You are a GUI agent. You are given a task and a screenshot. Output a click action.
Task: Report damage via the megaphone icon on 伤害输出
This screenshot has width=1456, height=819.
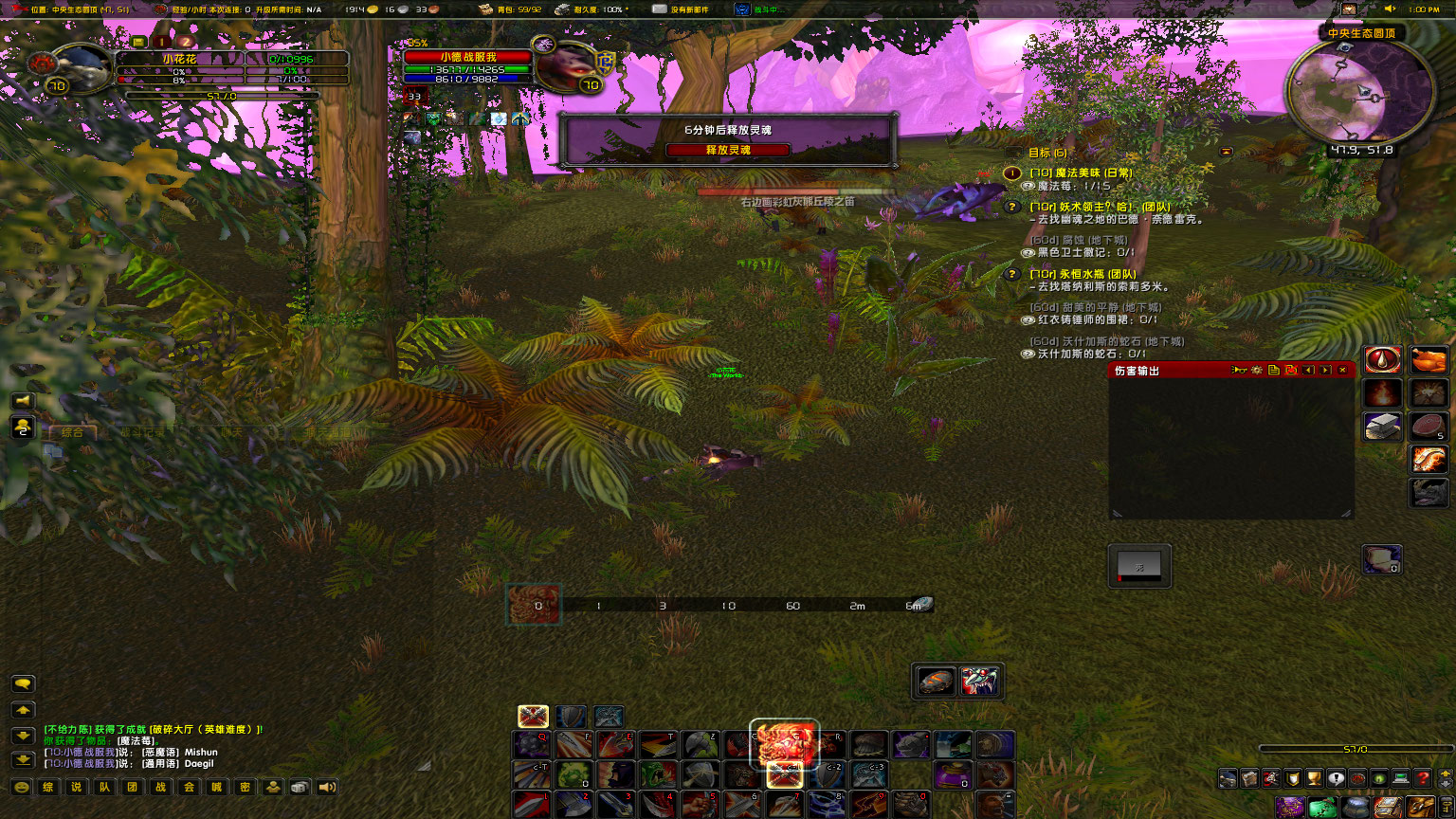point(1238,371)
